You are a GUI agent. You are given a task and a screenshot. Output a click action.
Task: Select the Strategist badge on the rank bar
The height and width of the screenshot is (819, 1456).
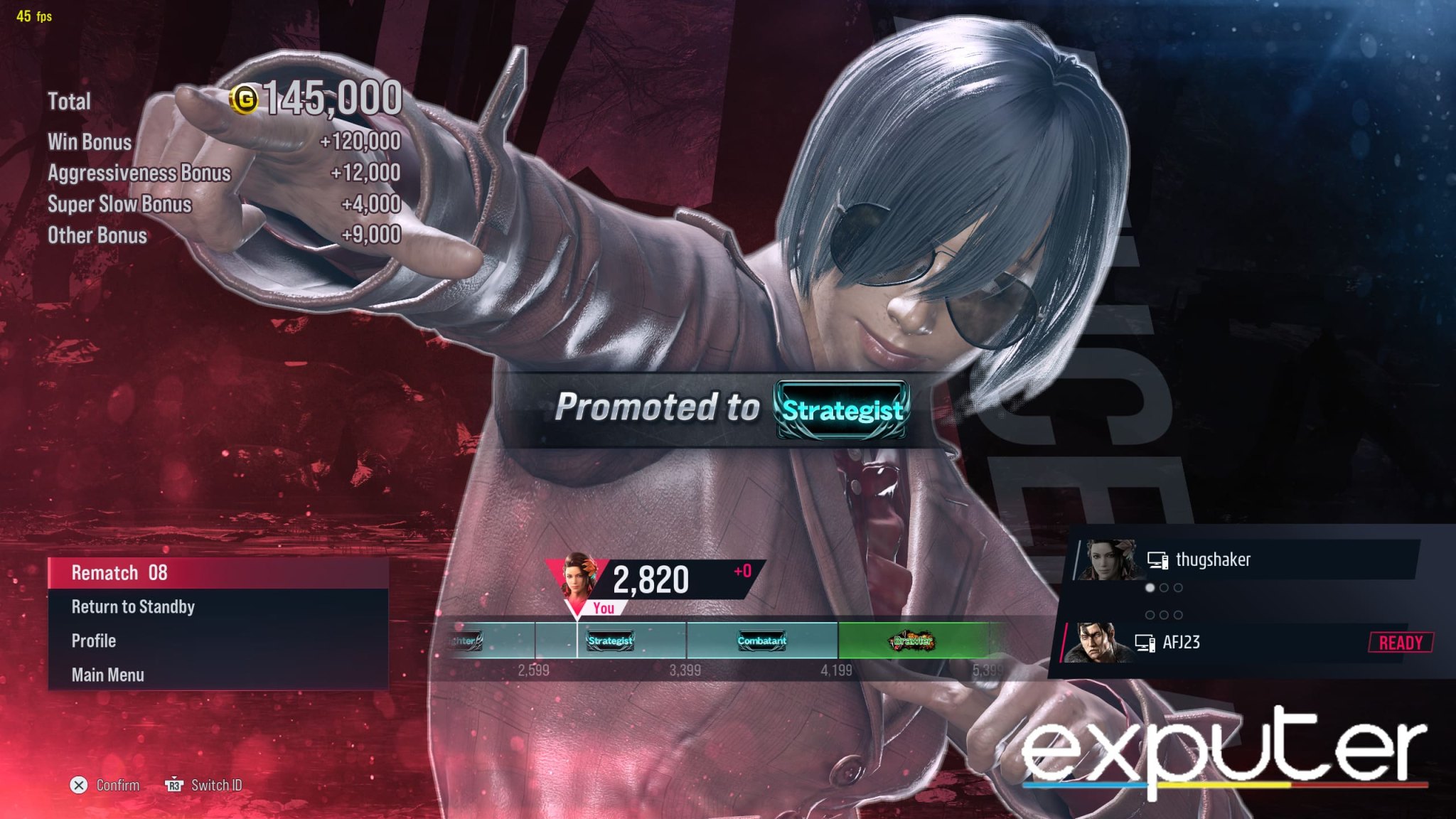point(608,641)
